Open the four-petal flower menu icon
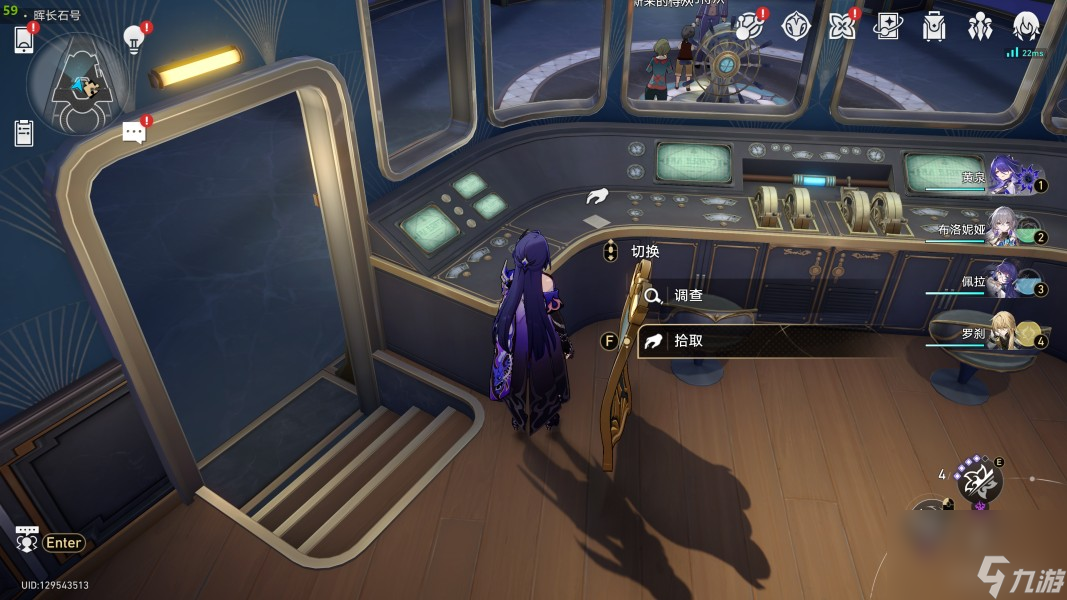This screenshot has height=600, width=1067. [x=842, y=26]
